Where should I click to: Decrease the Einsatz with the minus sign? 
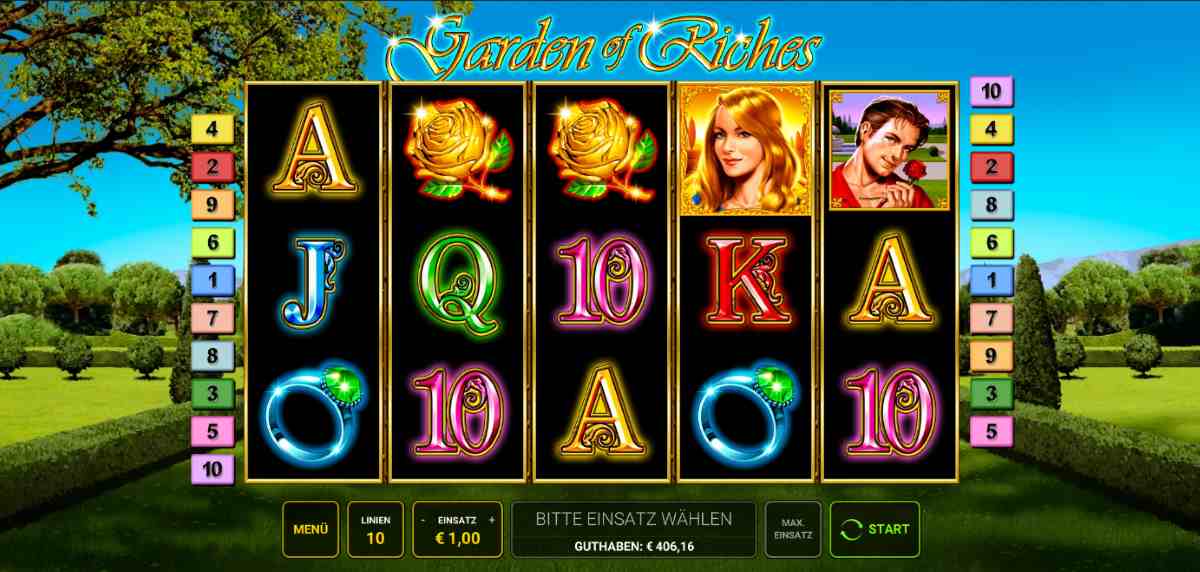[423, 520]
